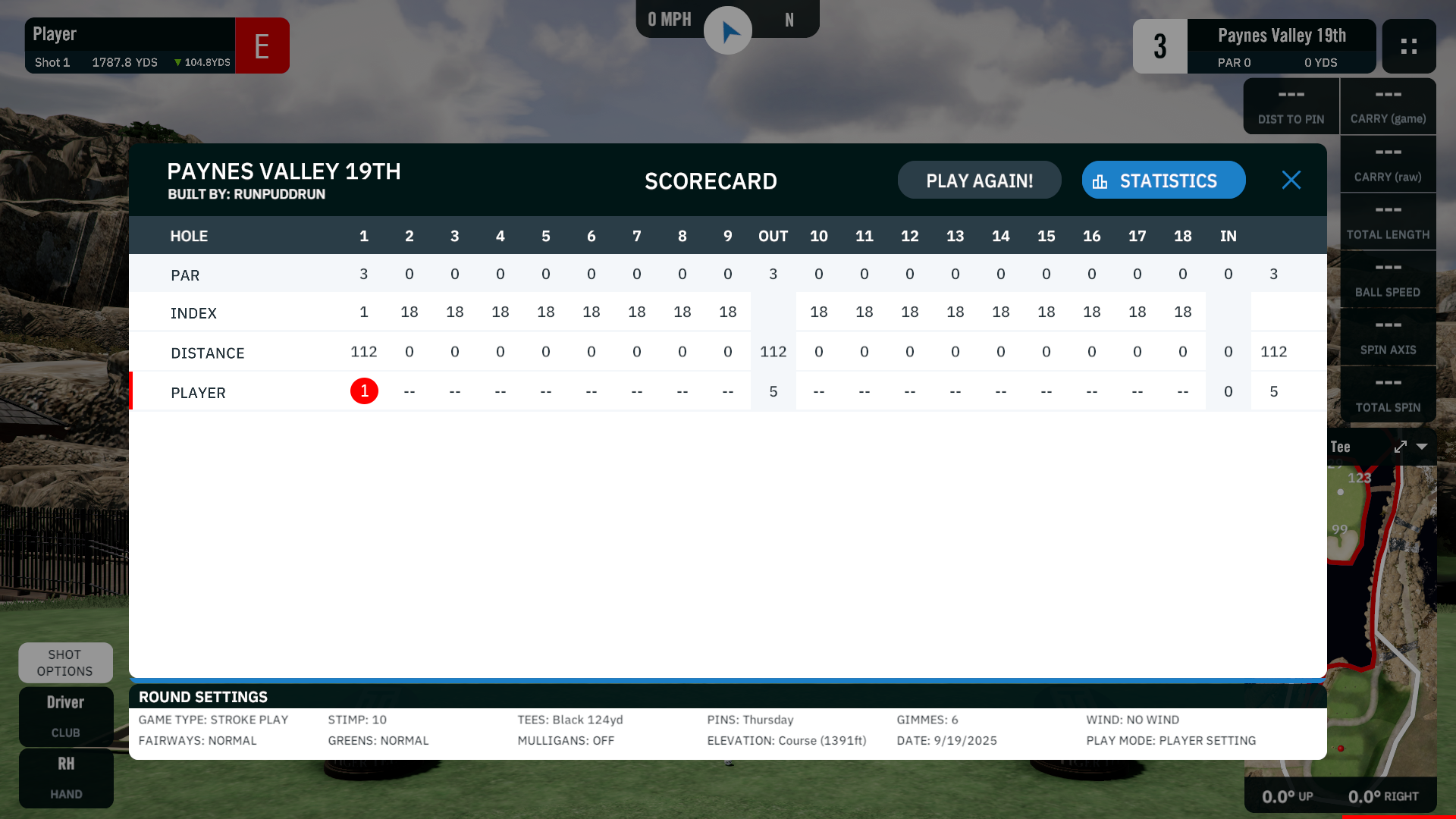1456x819 pixels.
Task: Select the Player name panel
Action: pyautogui.click(x=130, y=45)
